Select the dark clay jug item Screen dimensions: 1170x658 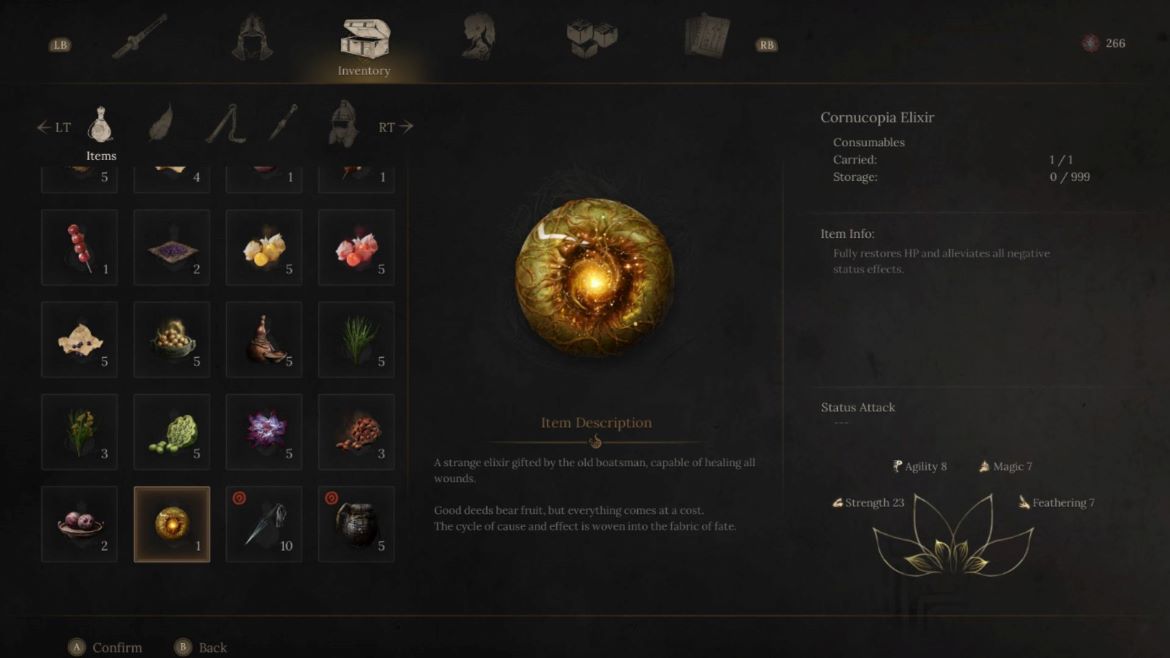point(356,524)
